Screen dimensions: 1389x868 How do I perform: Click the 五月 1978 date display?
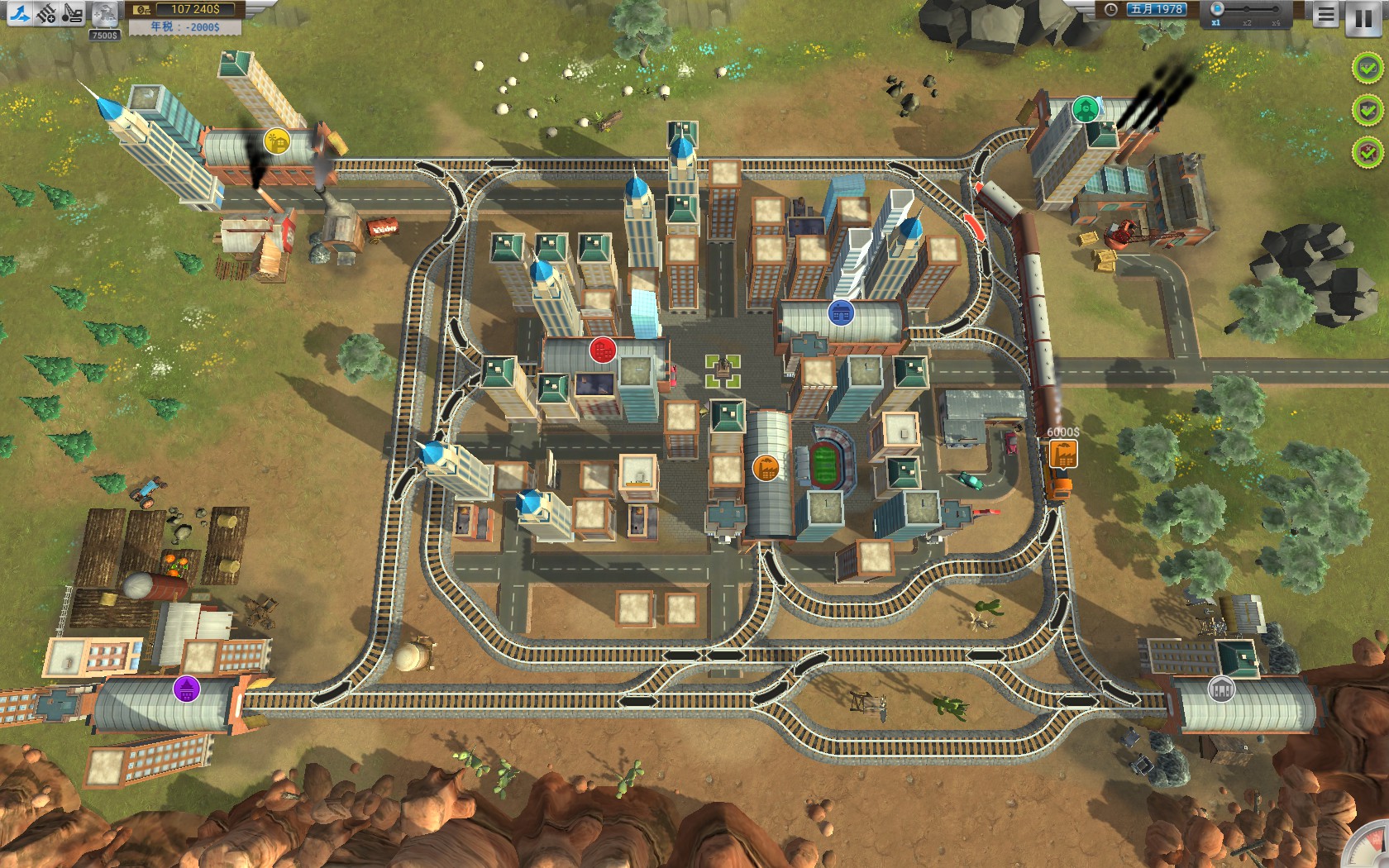tap(1156, 9)
